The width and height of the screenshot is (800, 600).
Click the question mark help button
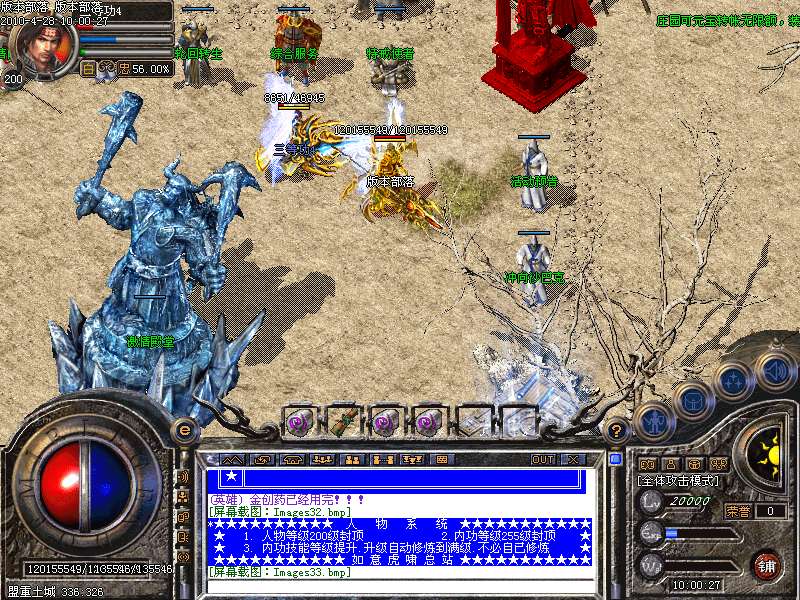617,431
